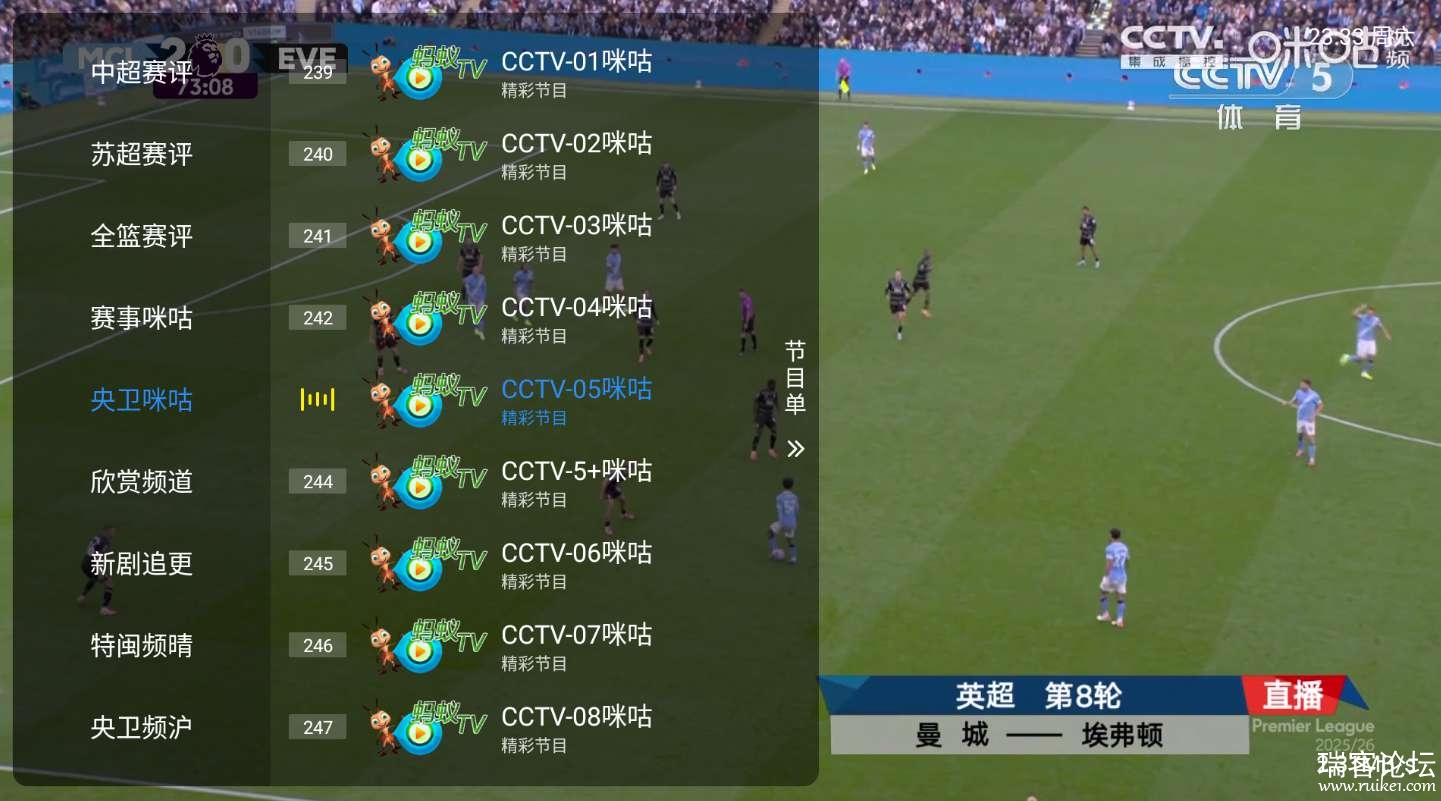Click the » chevron to open program list

point(795,448)
